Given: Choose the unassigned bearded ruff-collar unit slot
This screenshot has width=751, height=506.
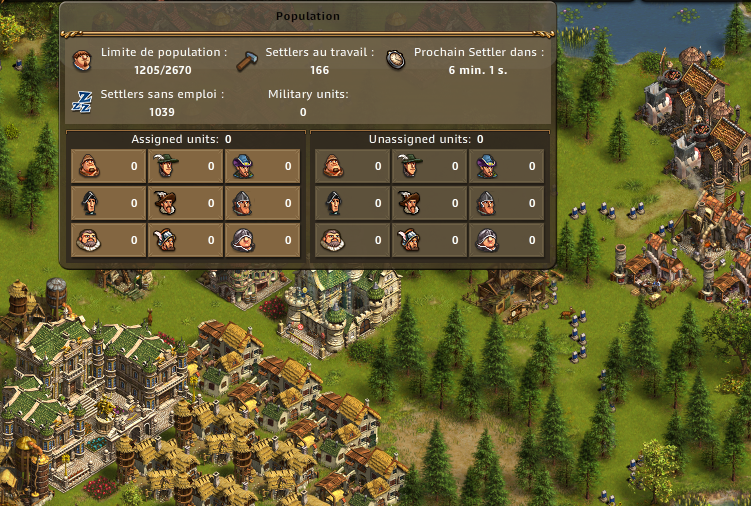Looking at the screenshot, I should 350,240.
